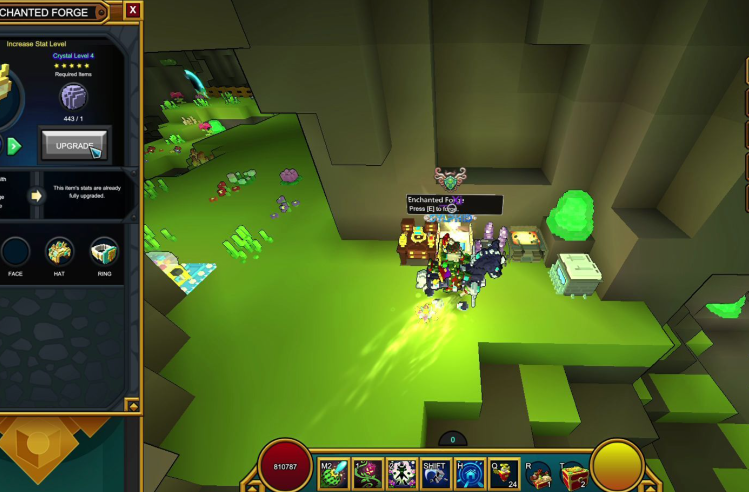This screenshot has height=492, width=749.
Task: Activate the flower plant ability in slot 1
Action: (367, 473)
